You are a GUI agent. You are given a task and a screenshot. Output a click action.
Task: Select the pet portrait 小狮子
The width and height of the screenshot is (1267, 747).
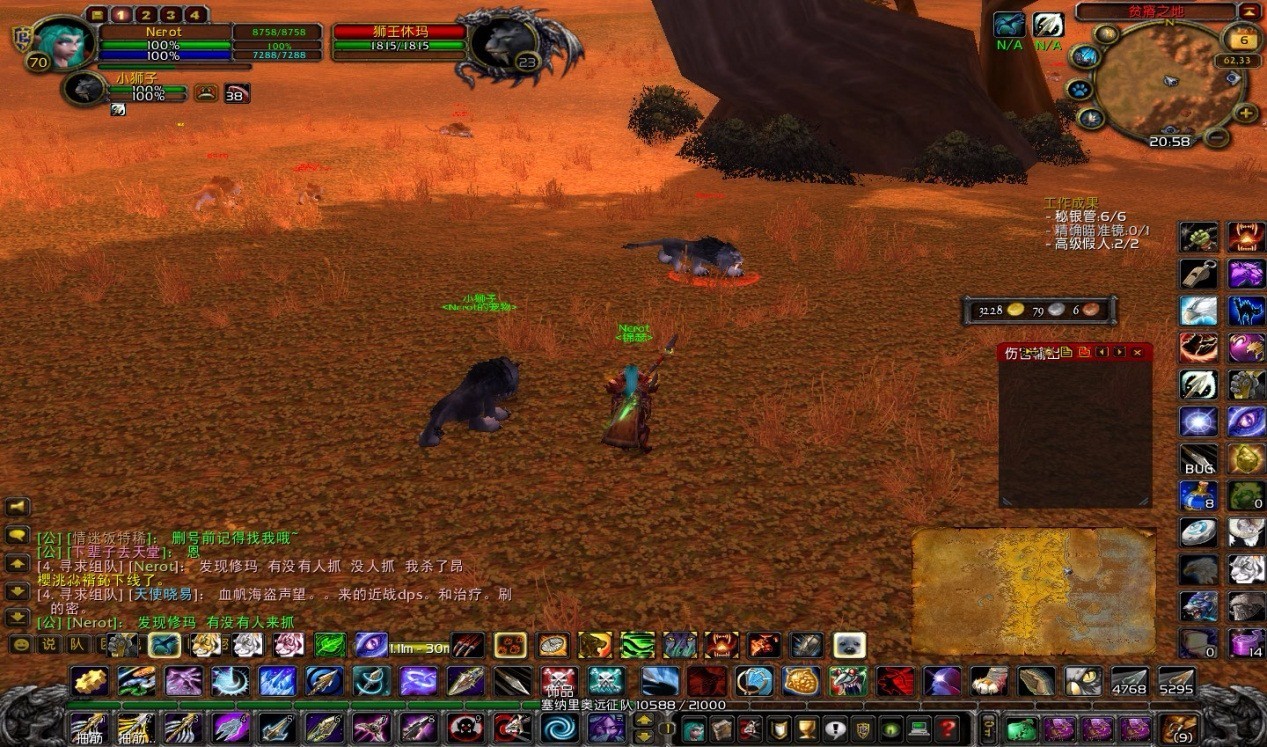click(84, 89)
